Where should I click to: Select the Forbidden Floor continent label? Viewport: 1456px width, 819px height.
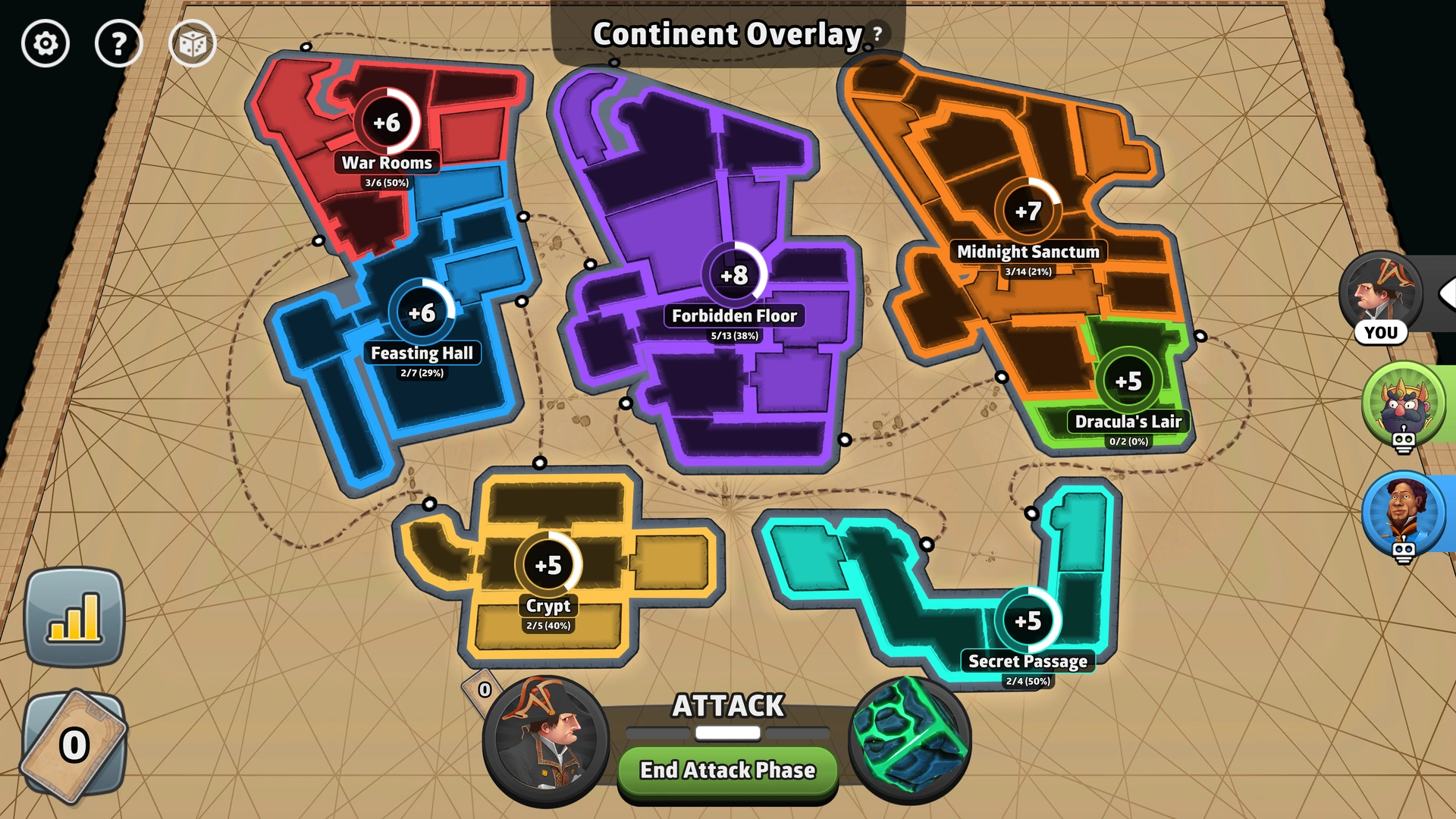[x=735, y=315]
